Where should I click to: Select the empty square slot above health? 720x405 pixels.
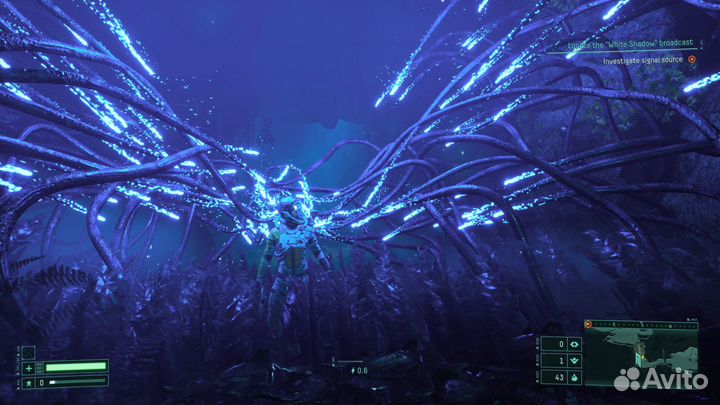tap(29, 352)
